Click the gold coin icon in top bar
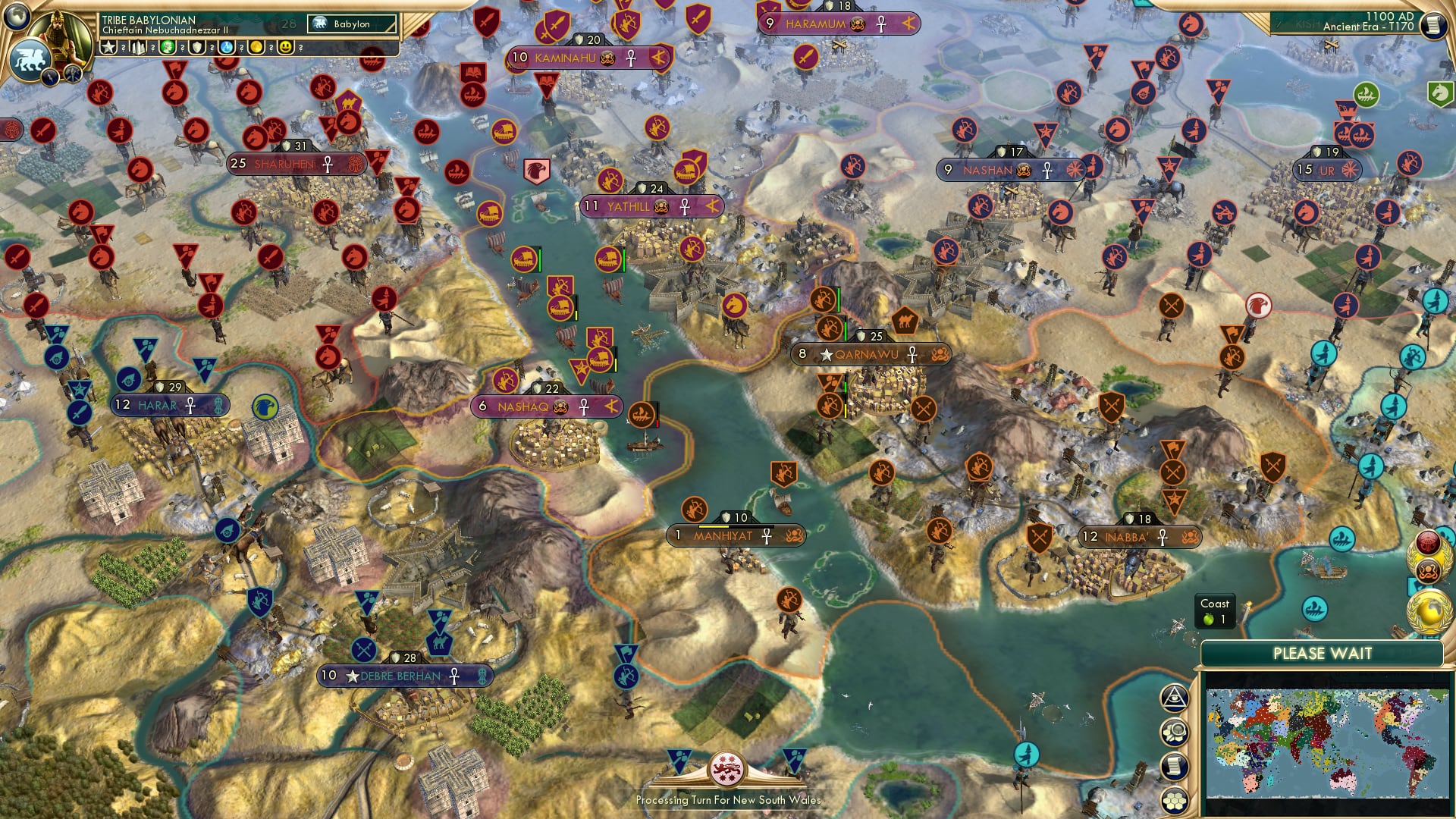Image resolution: width=1456 pixels, height=819 pixels. [x=256, y=48]
